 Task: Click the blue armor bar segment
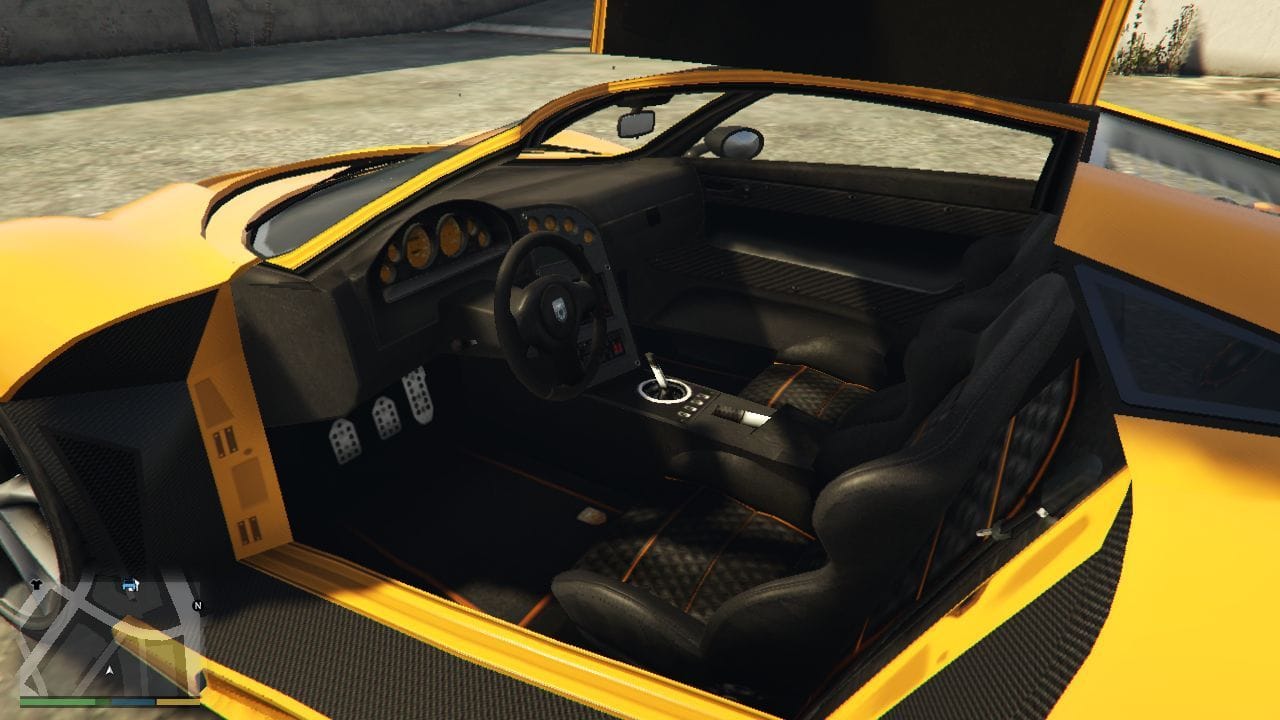tap(133, 701)
